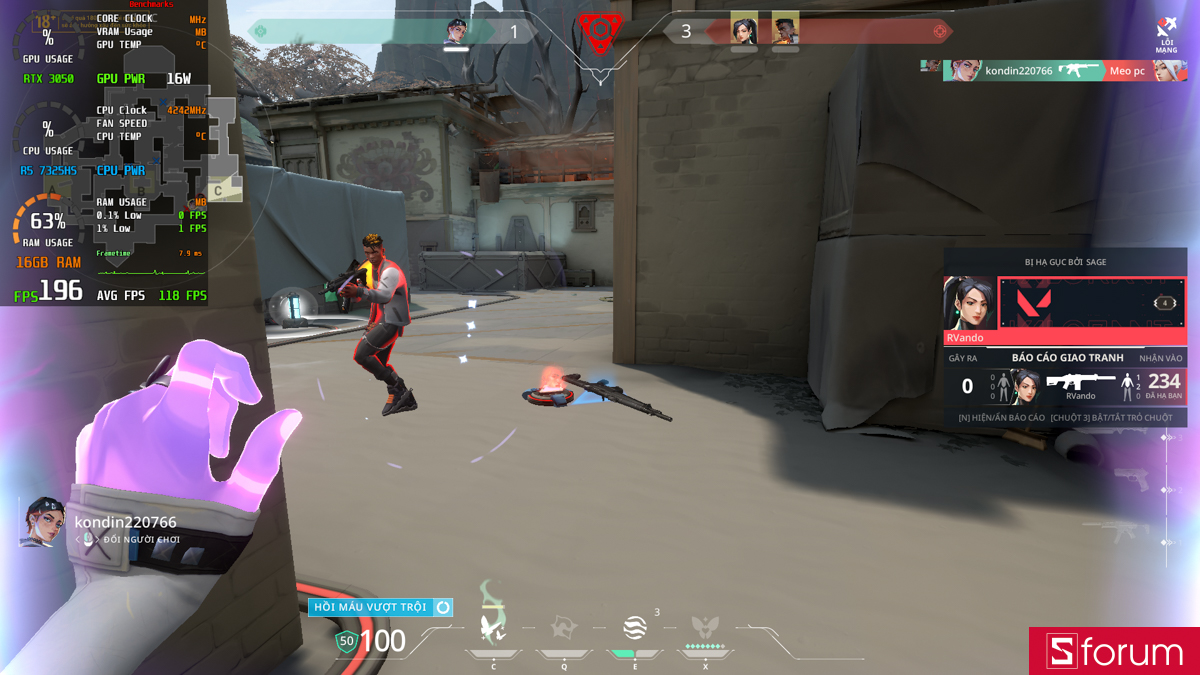The width and height of the screenshot is (1200, 675).
Task: Activate the butterfly ability on C
Action: coord(492,627)
